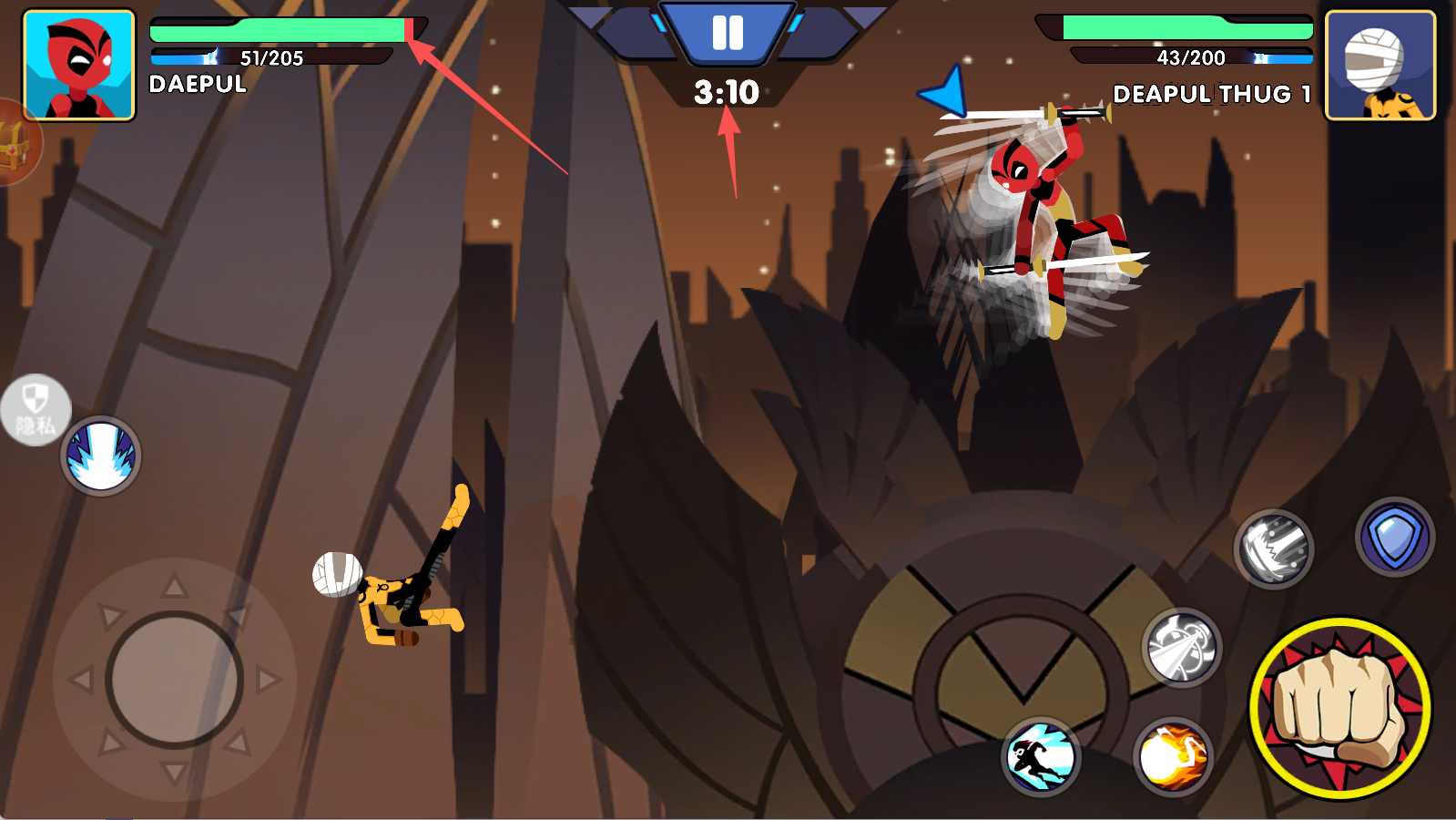Open the privacy shield button
The height and width of the screenshot is (820, 1456).
35,410
